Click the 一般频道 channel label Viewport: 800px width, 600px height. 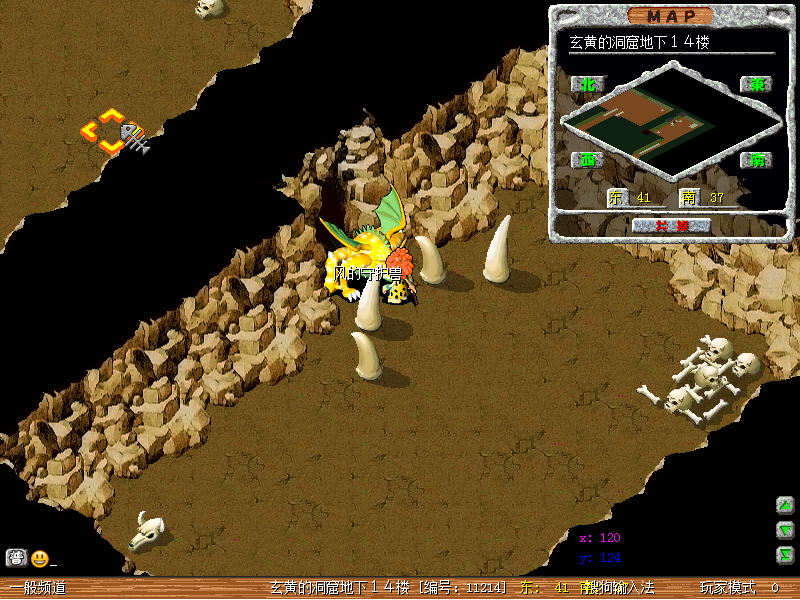38,588
